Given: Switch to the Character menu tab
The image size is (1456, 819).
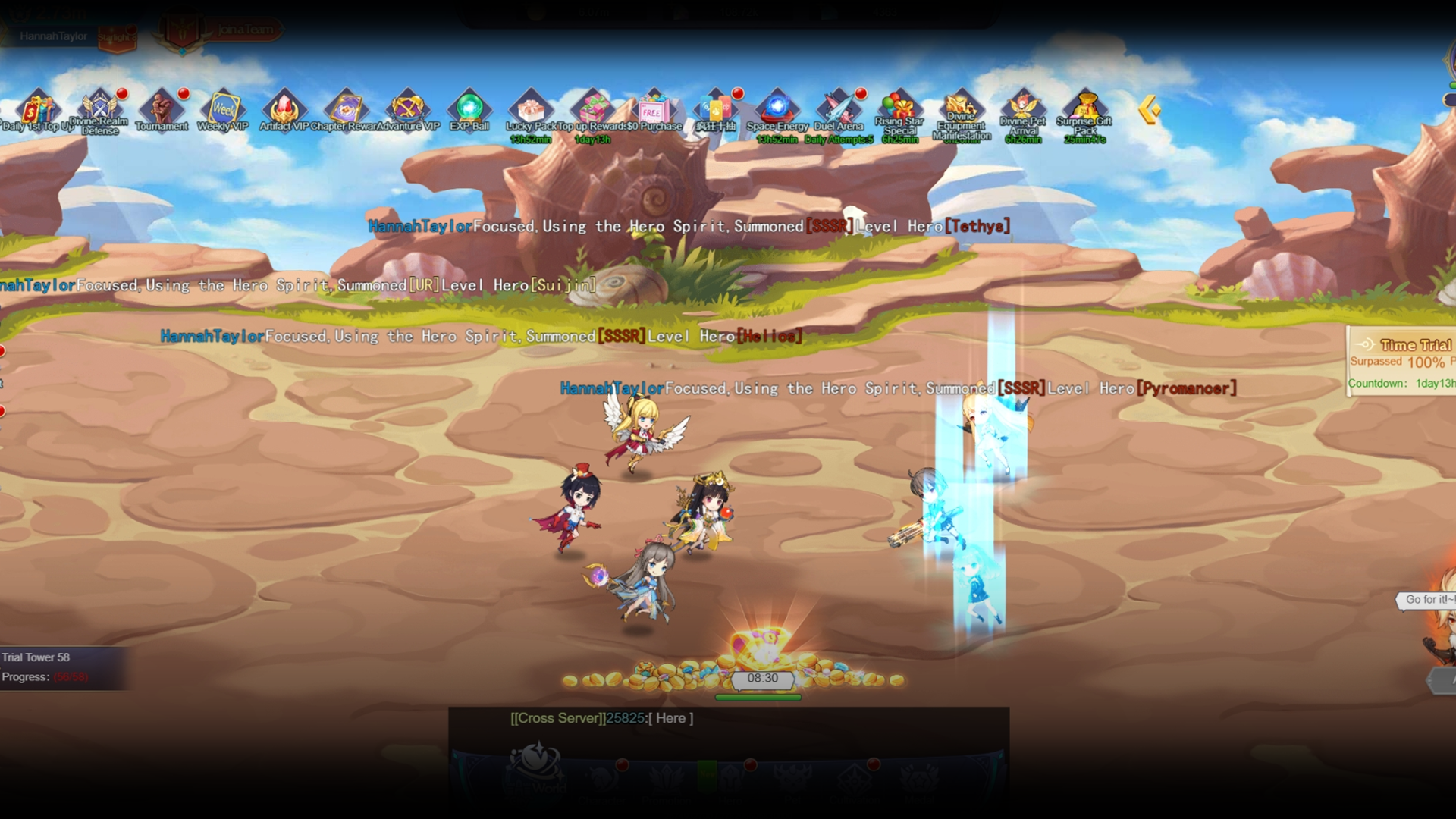Looking at the screenshot, I should [x=601, y=777].
